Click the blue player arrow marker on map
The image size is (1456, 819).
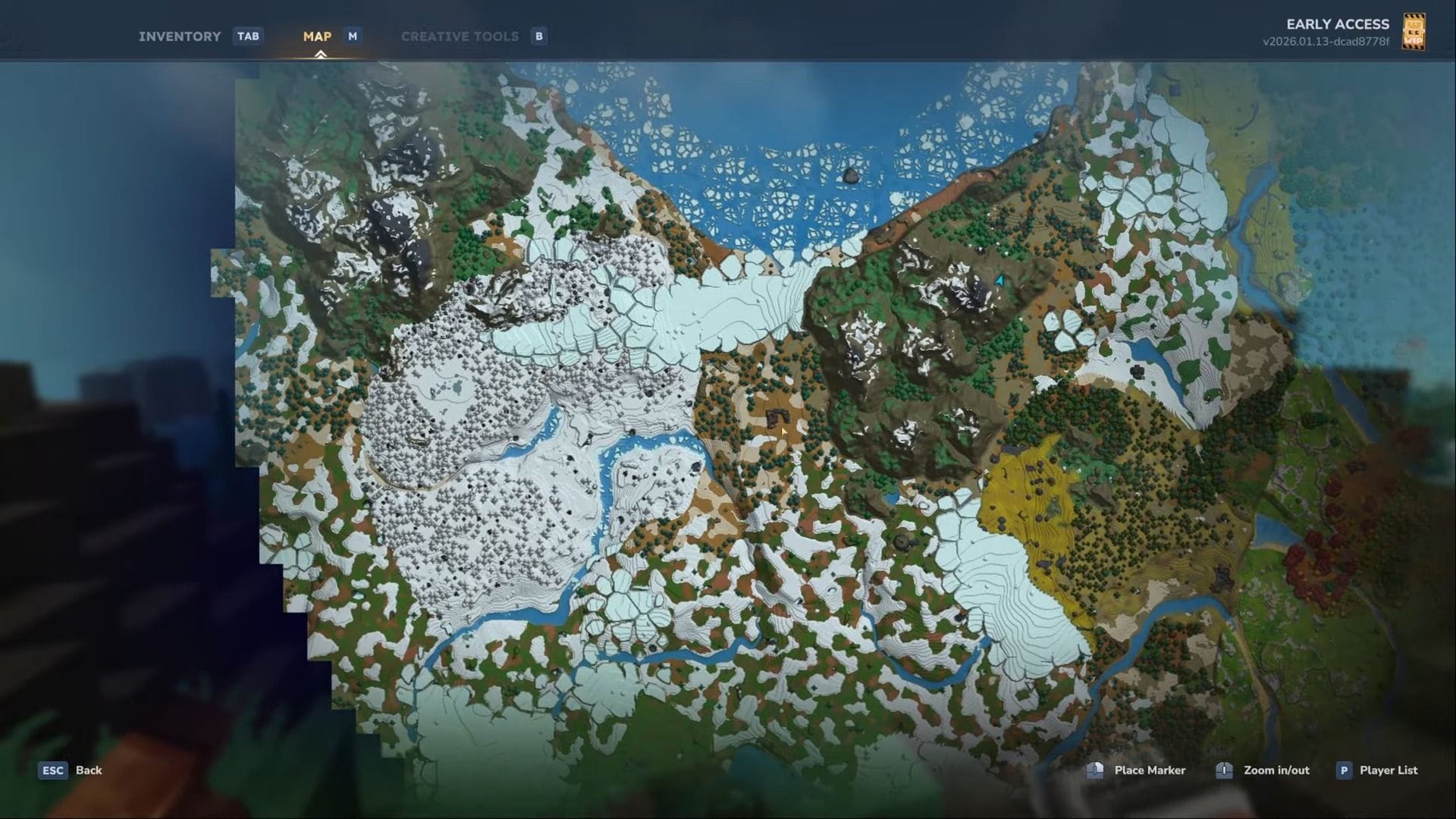tap(999, 281)
